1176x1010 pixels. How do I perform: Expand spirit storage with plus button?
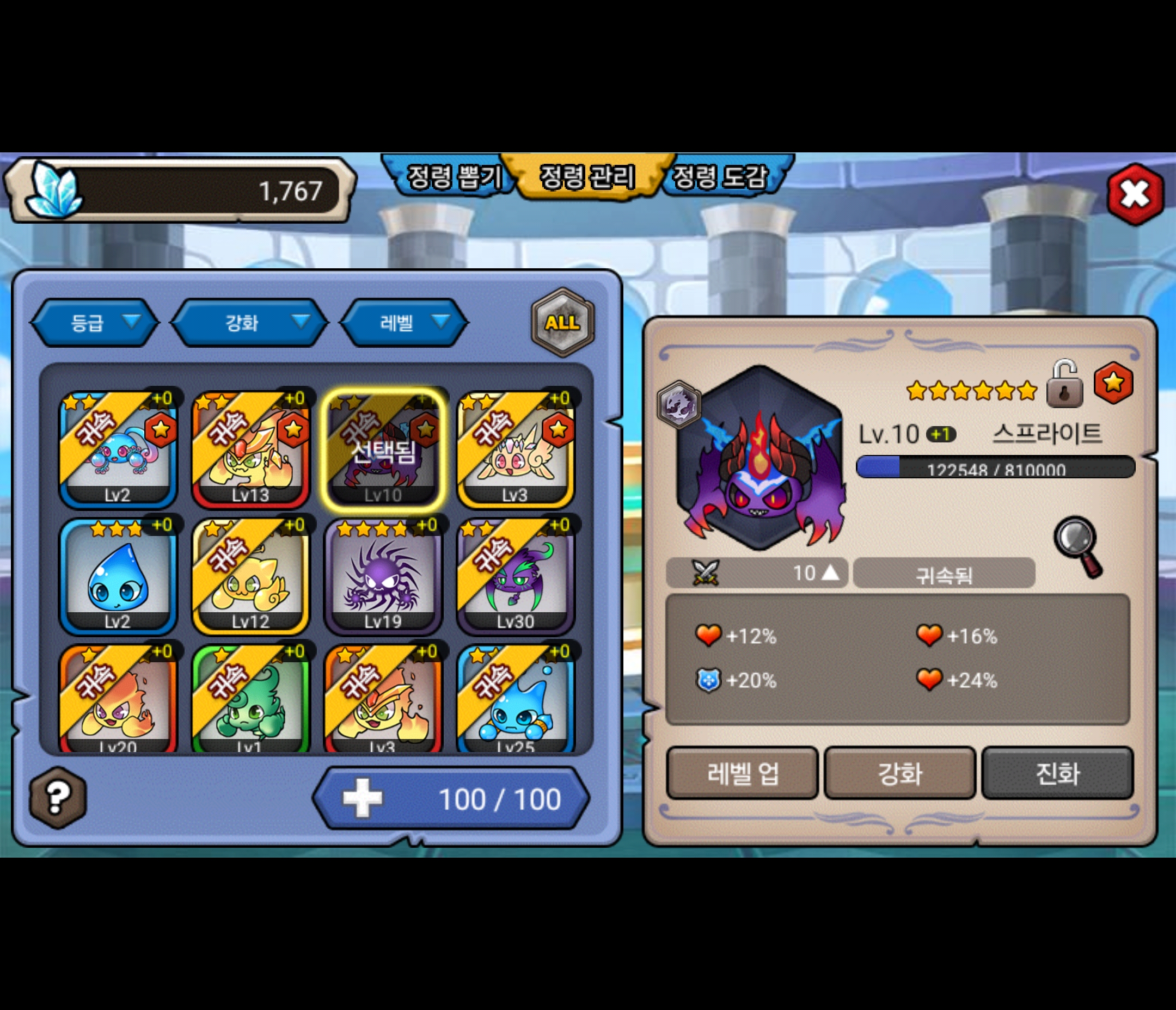(363, 798)
